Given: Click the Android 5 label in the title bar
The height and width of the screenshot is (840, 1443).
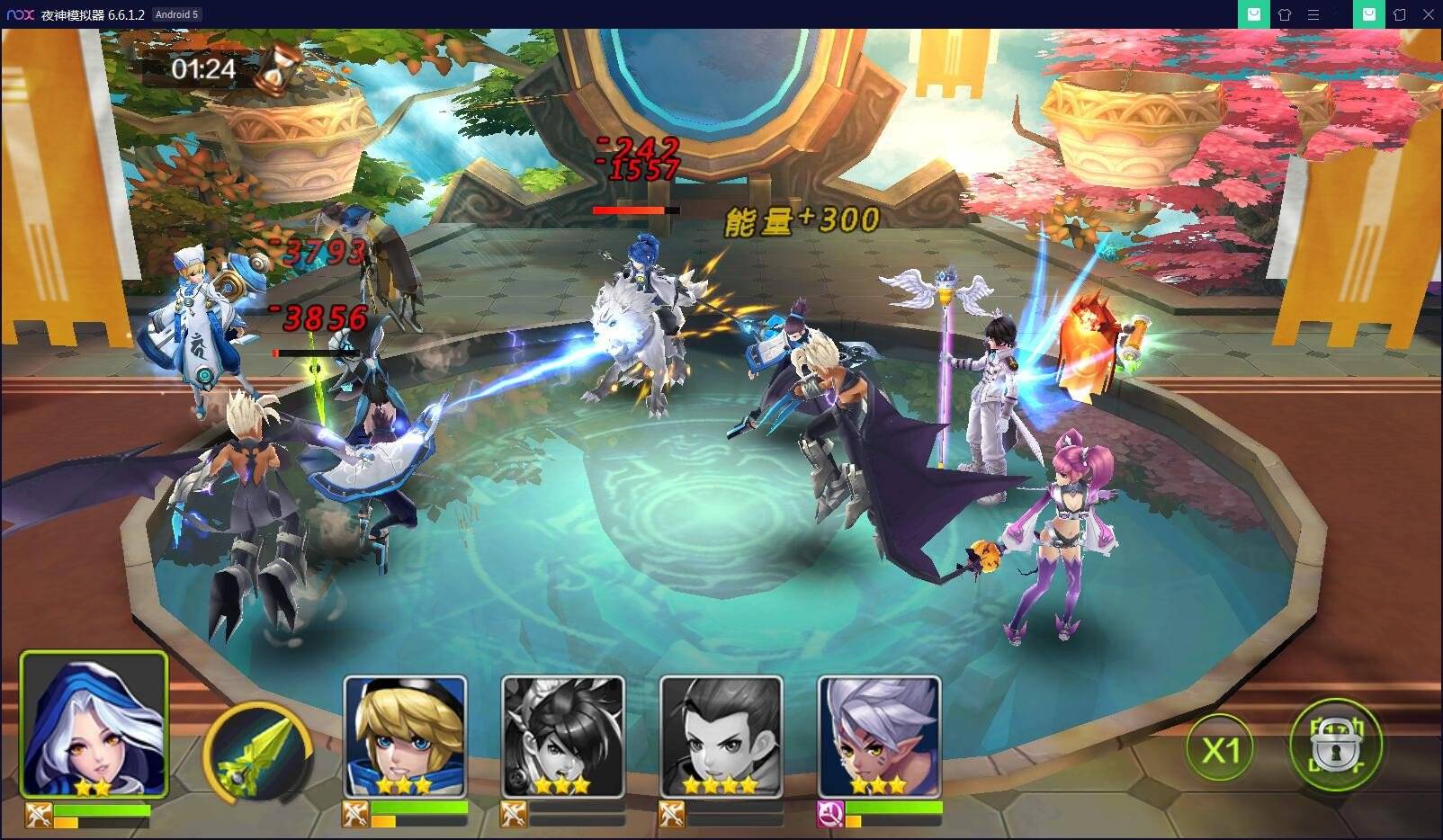Looking at the screenshot, I should point(176,14).
